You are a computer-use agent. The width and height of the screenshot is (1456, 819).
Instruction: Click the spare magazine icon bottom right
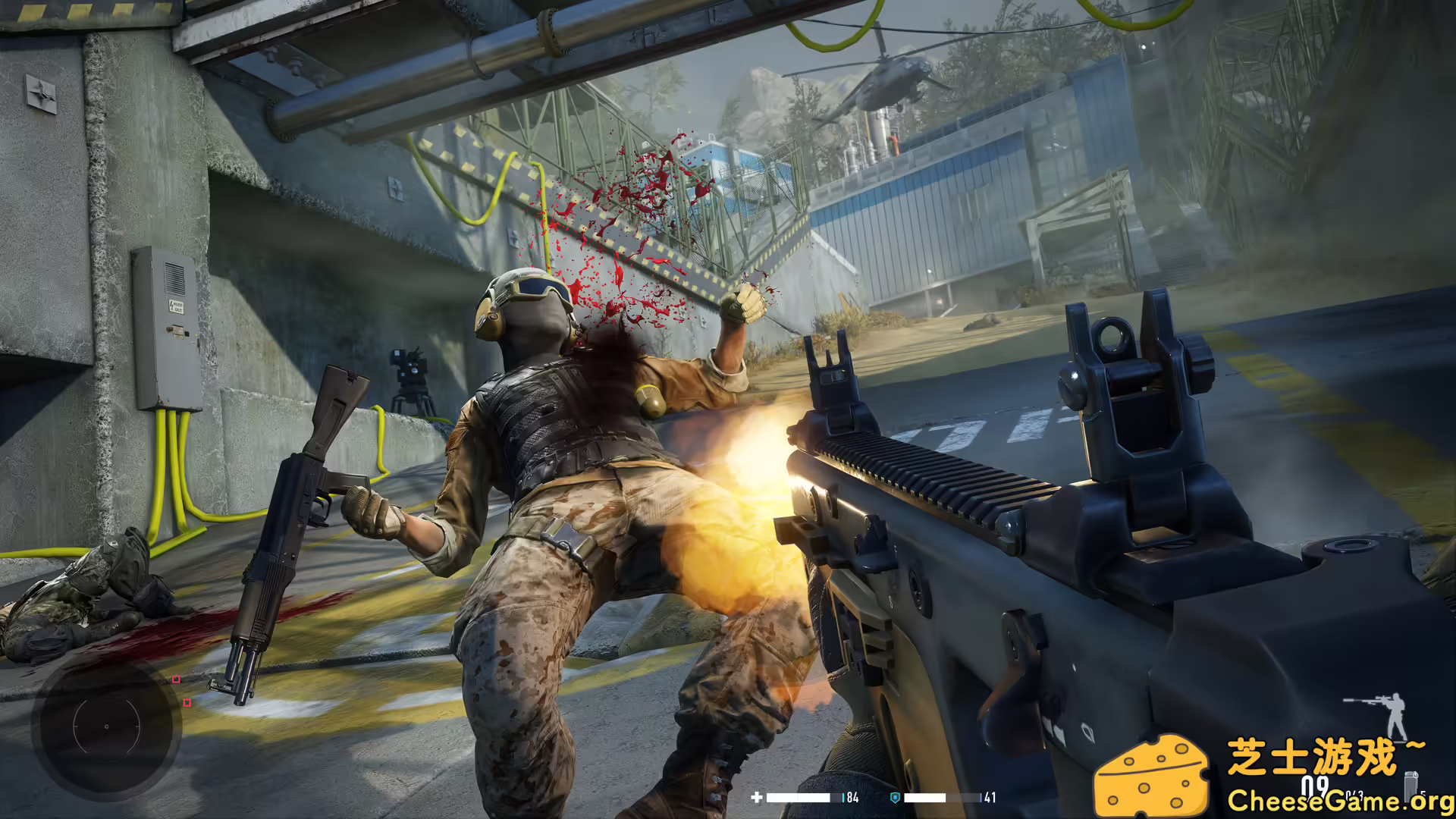tap(1412, 785)
